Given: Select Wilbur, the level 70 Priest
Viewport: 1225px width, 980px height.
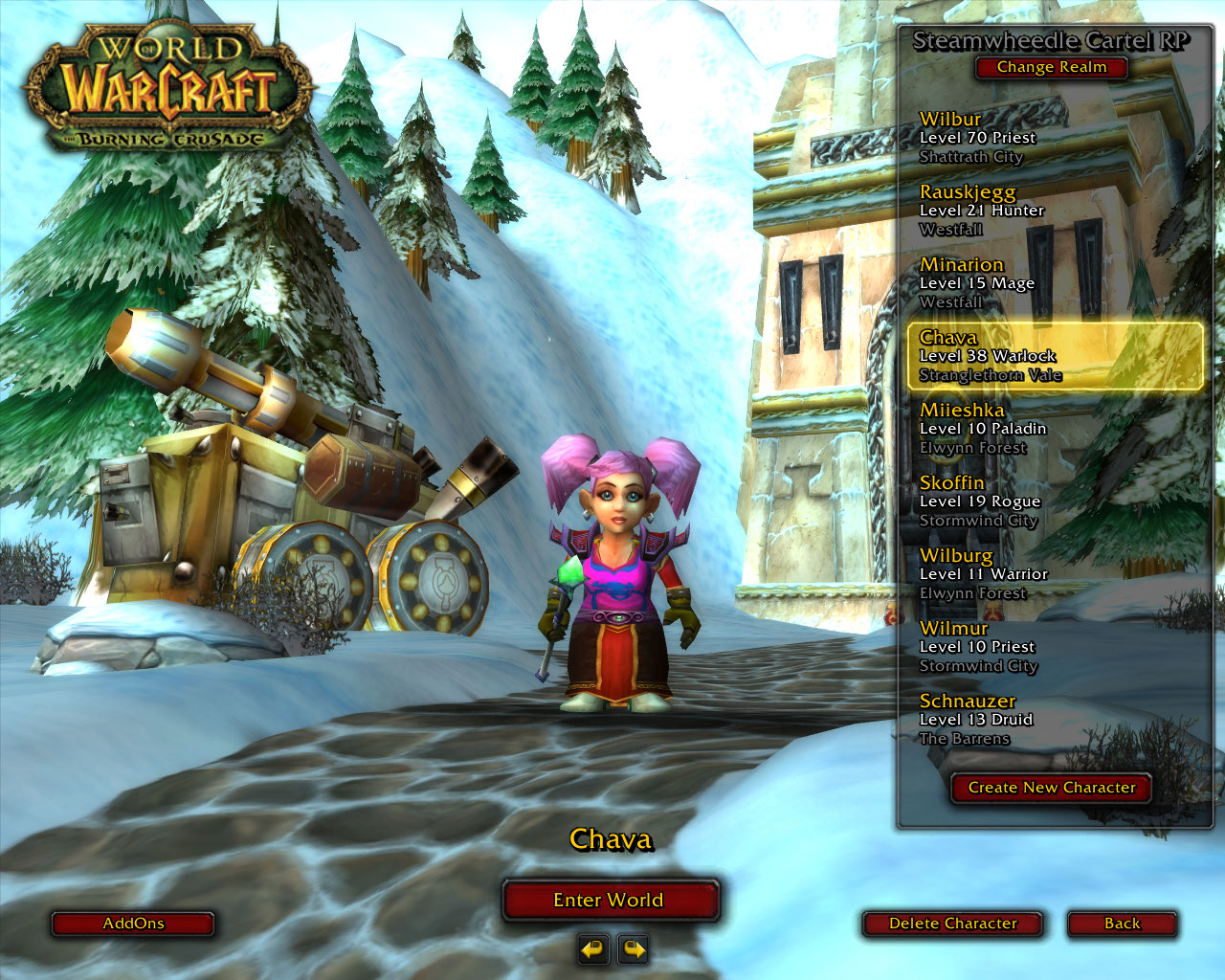Looking at the screenshot, I should click(1053, 138).
